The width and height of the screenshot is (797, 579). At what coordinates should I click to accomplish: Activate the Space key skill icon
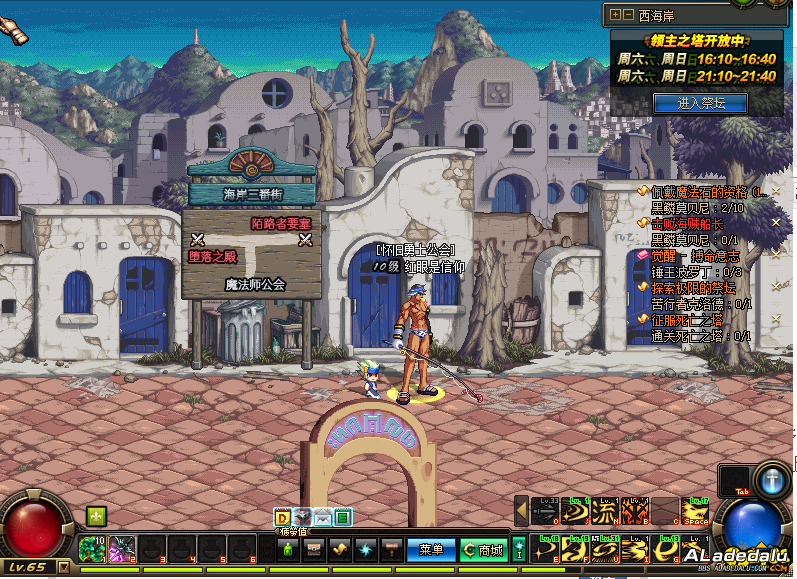pos(697,511)
